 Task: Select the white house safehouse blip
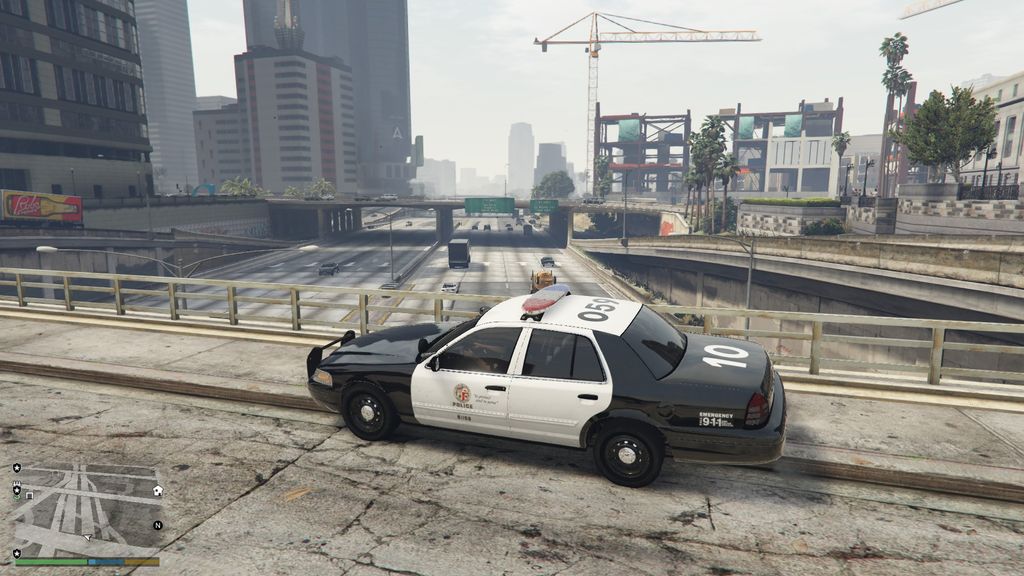tap(158, 490)
